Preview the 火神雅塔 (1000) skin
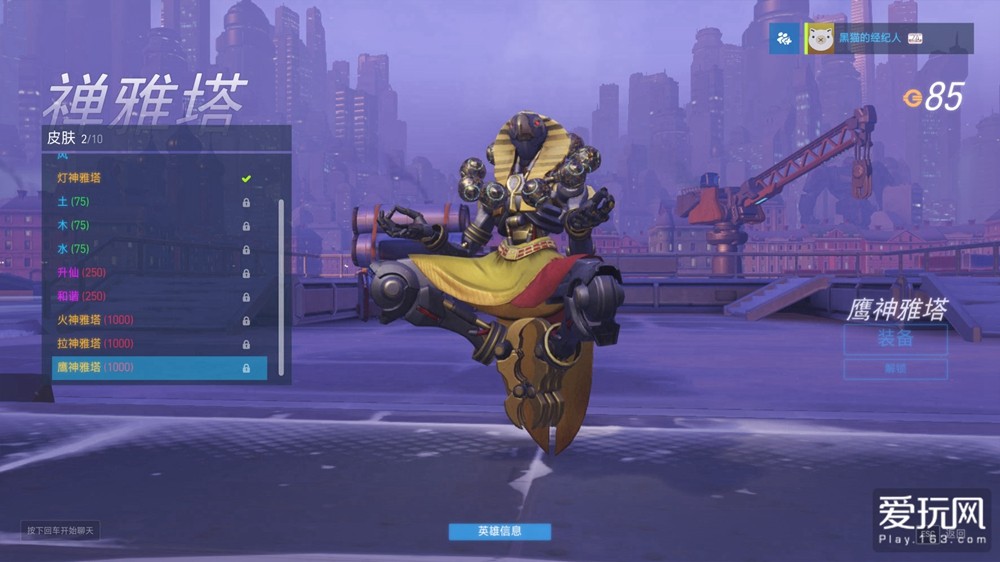Screen dimensions: 1000x562 pyautogui.click(x=150, y=320)
